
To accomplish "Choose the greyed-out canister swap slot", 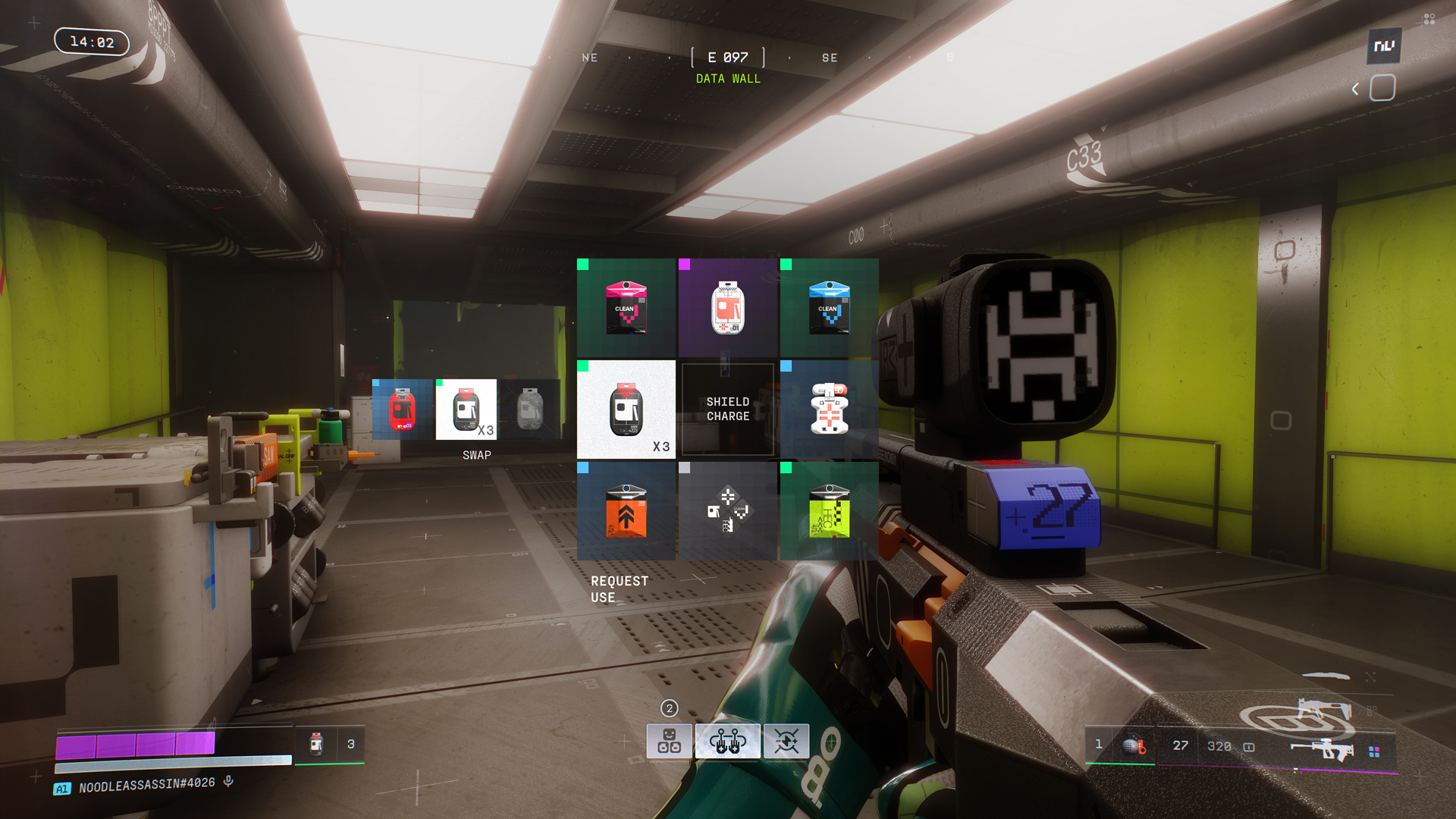I will (x=530, y=409).
